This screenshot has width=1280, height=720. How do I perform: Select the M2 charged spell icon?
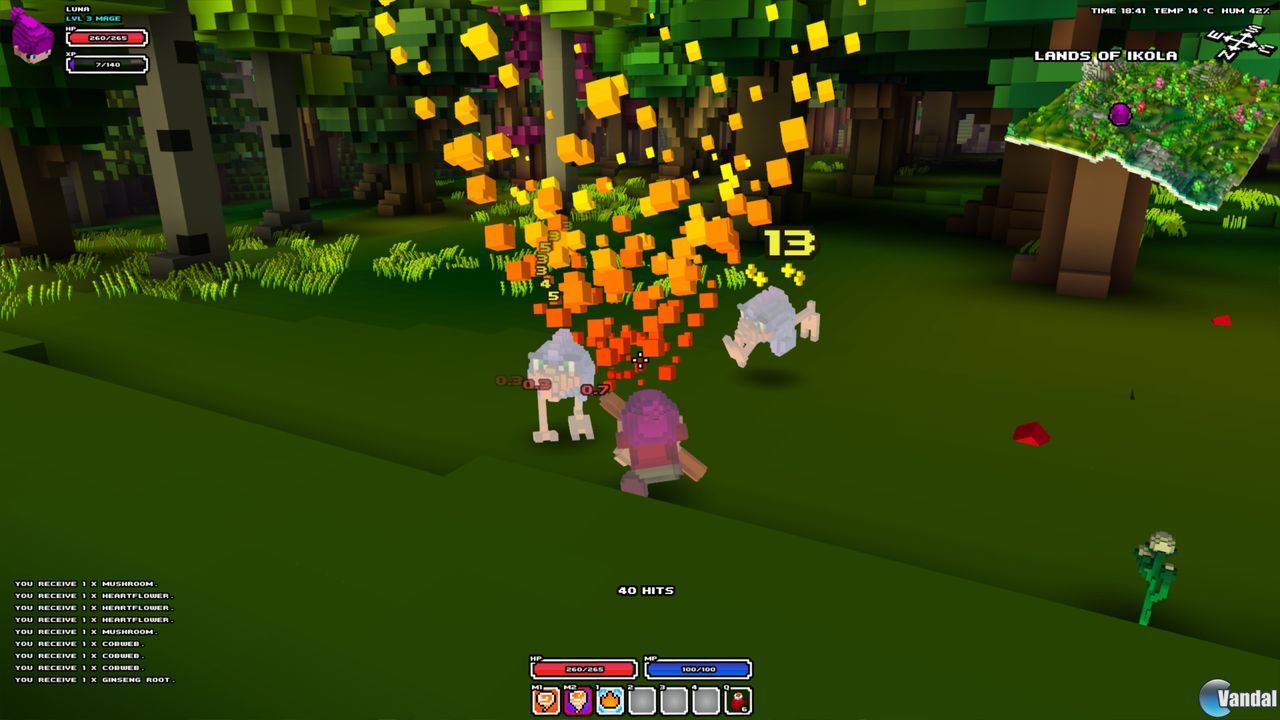tap(575, 700)
